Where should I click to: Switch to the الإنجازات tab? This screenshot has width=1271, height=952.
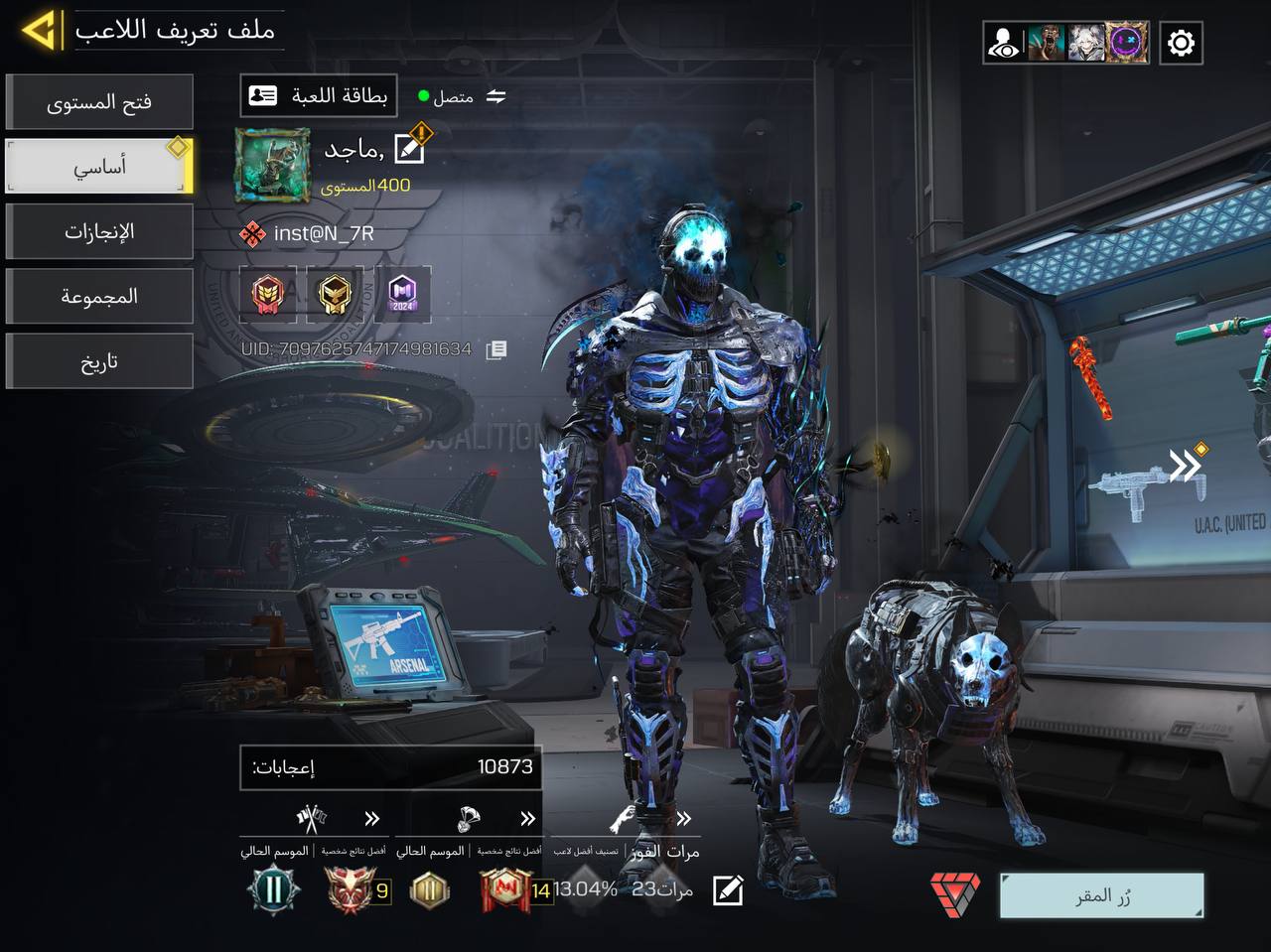pyautogui.click(x=99, y=232)
